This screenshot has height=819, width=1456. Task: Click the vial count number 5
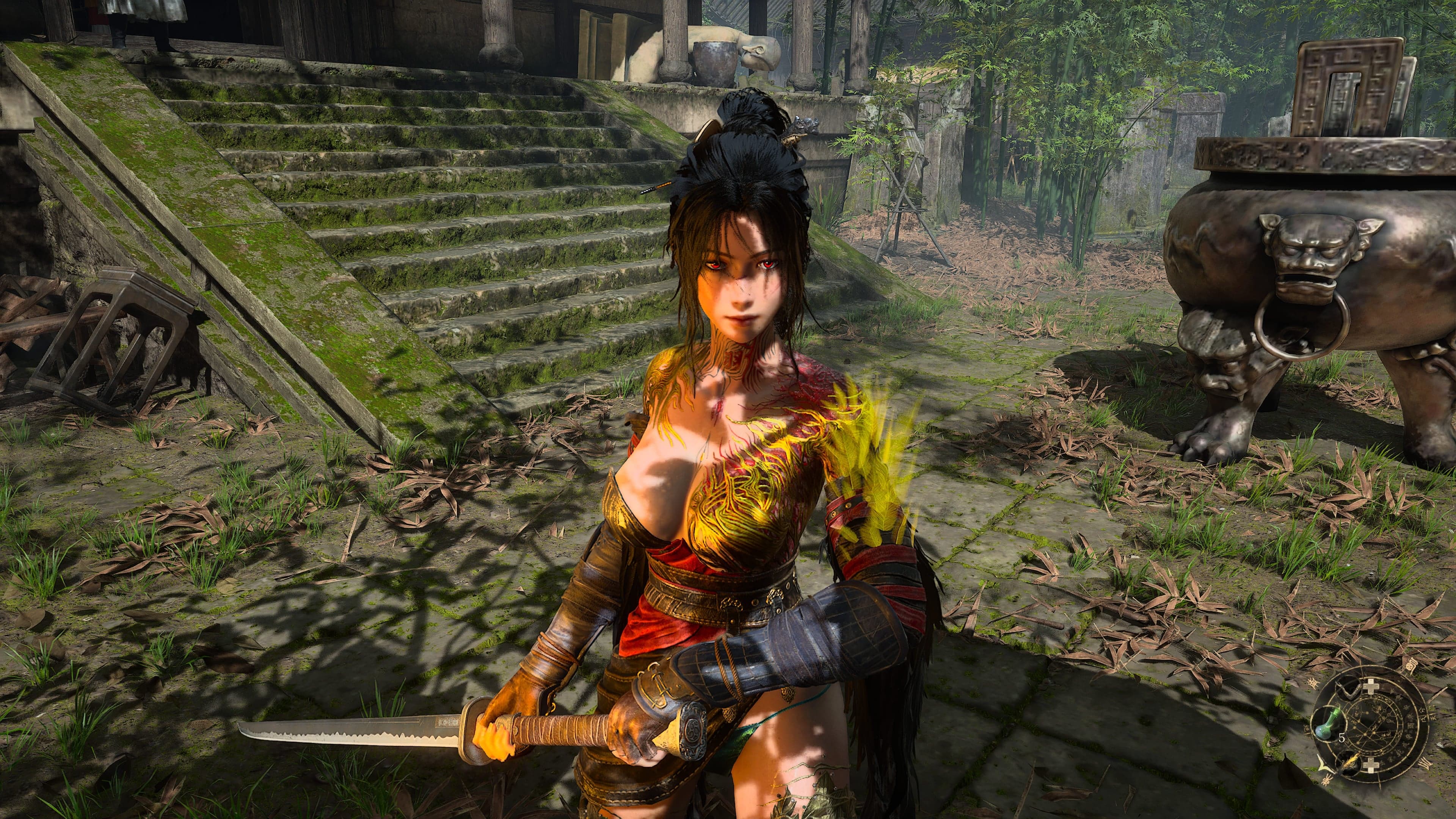tap(1342, 738)
